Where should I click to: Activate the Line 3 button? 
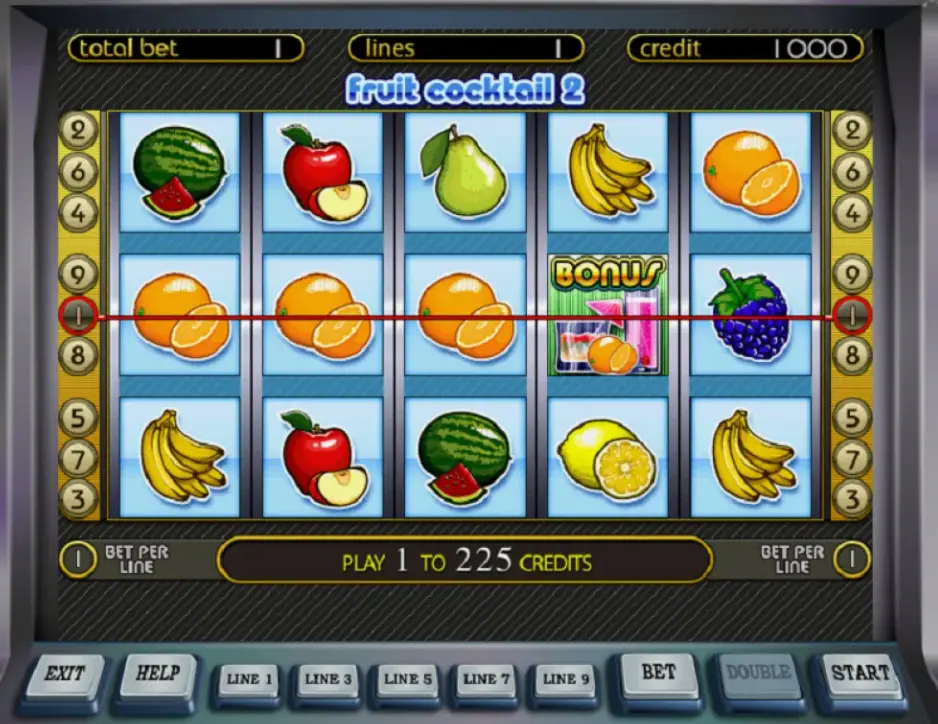pyautogui.click(x=329, y=680)
